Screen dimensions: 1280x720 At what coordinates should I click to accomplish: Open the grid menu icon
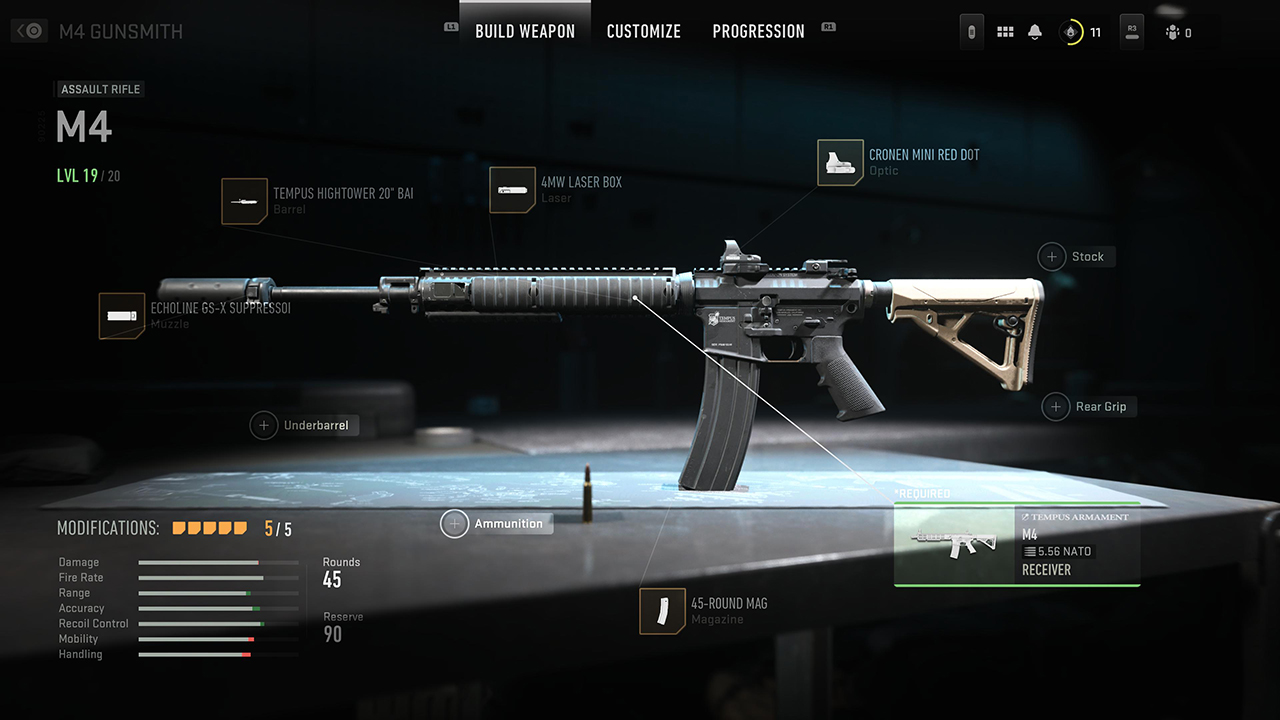(1005, 32)
